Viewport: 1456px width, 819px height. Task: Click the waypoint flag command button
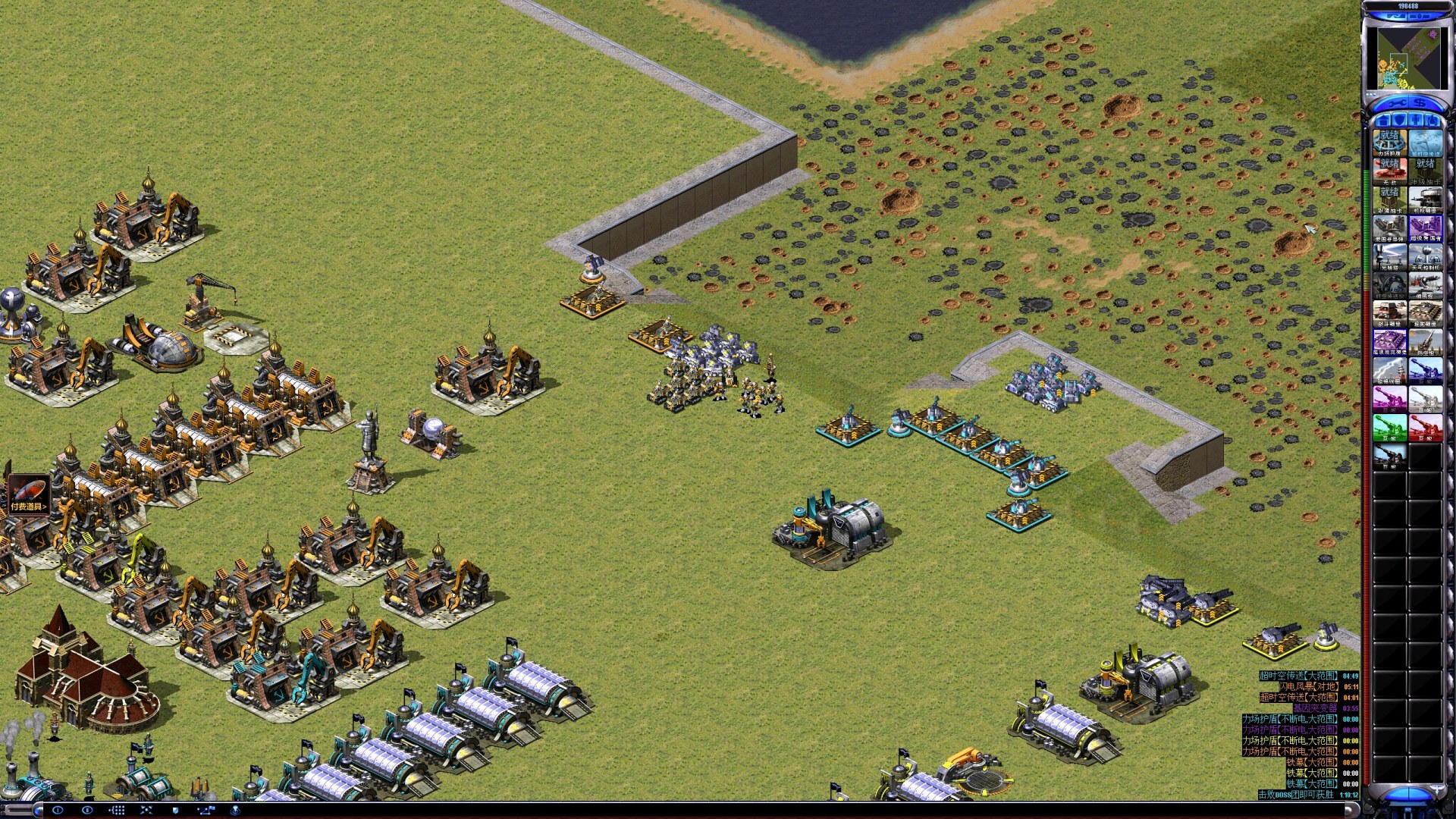206,811
